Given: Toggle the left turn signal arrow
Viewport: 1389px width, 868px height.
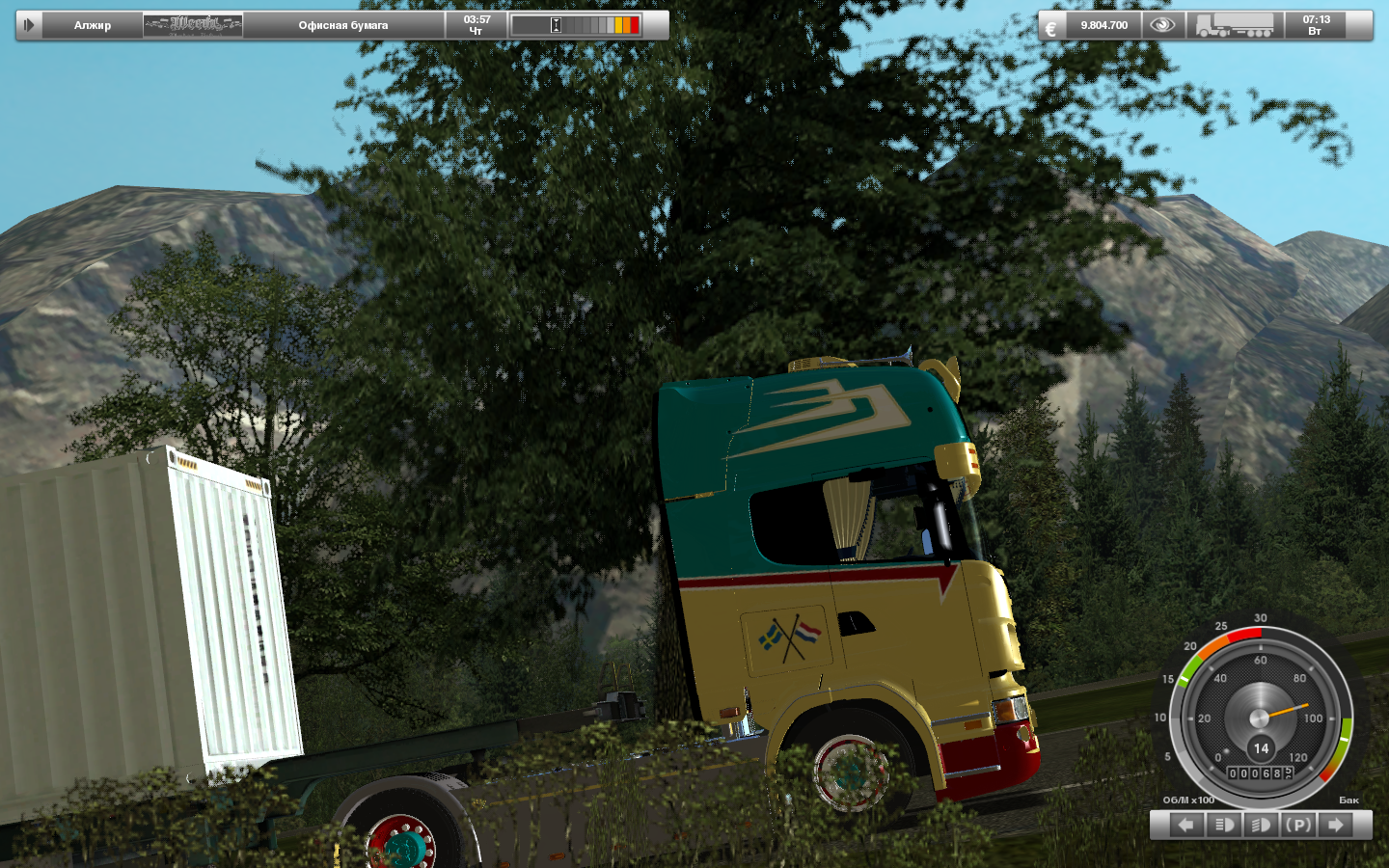Looking at the screenshot, I should click(1186, 825).
